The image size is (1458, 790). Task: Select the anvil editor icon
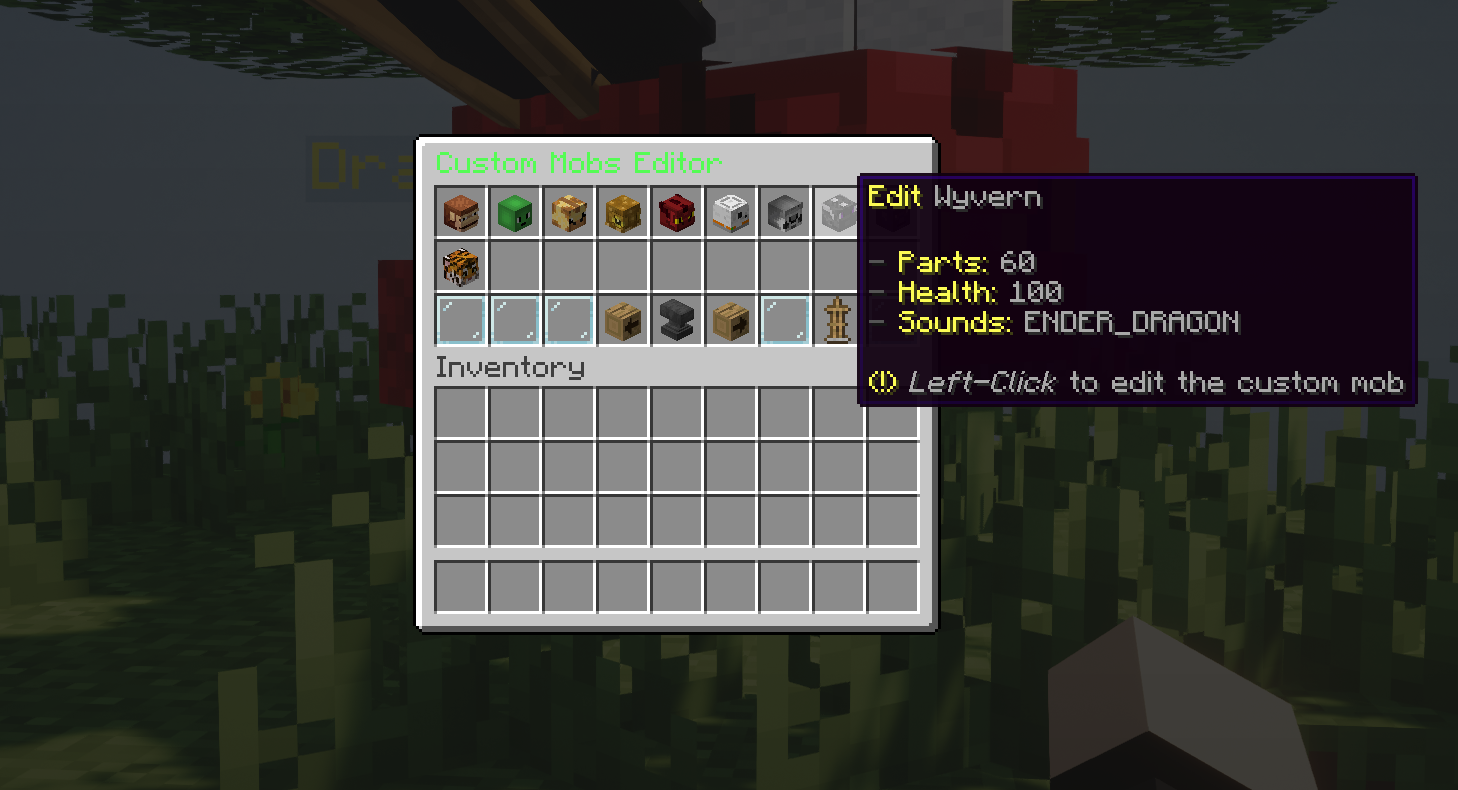pyautogui.click(x=676, y=320)
